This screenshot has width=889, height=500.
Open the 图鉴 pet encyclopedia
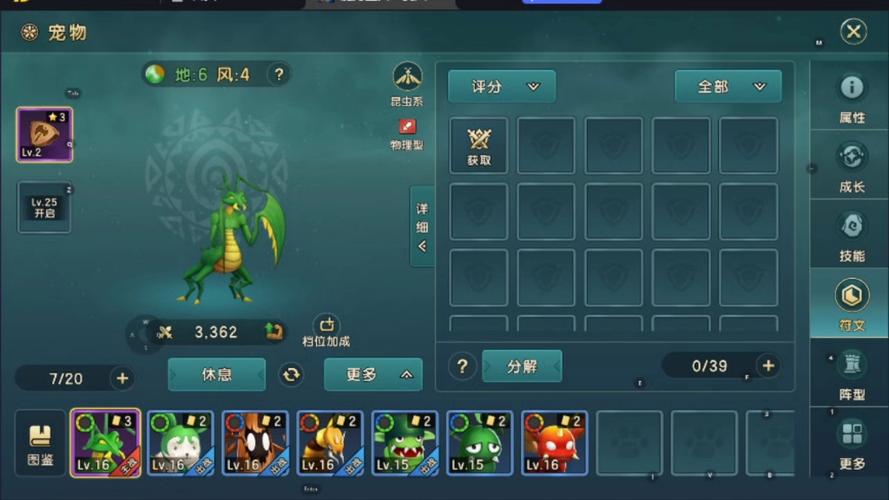click(41, 443)
